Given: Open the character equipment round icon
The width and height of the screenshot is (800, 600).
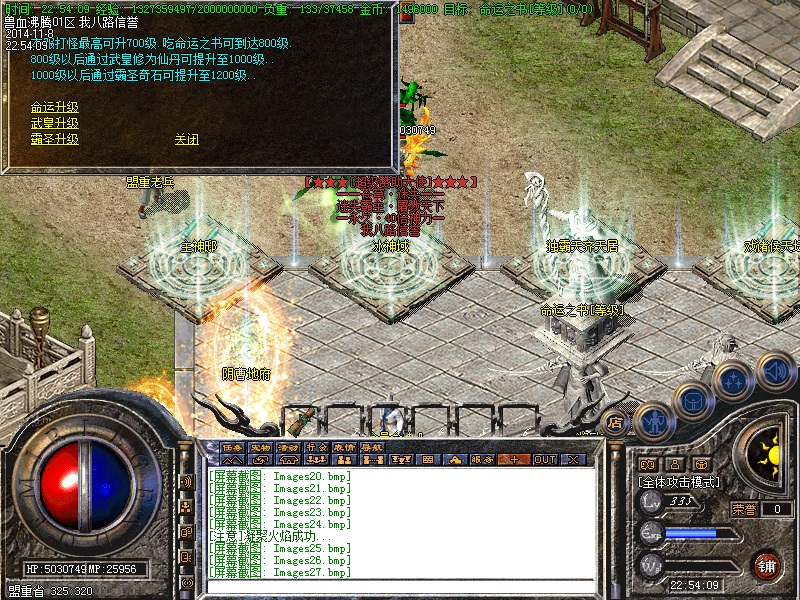Looking at the screenshot, I should [653, 421].
